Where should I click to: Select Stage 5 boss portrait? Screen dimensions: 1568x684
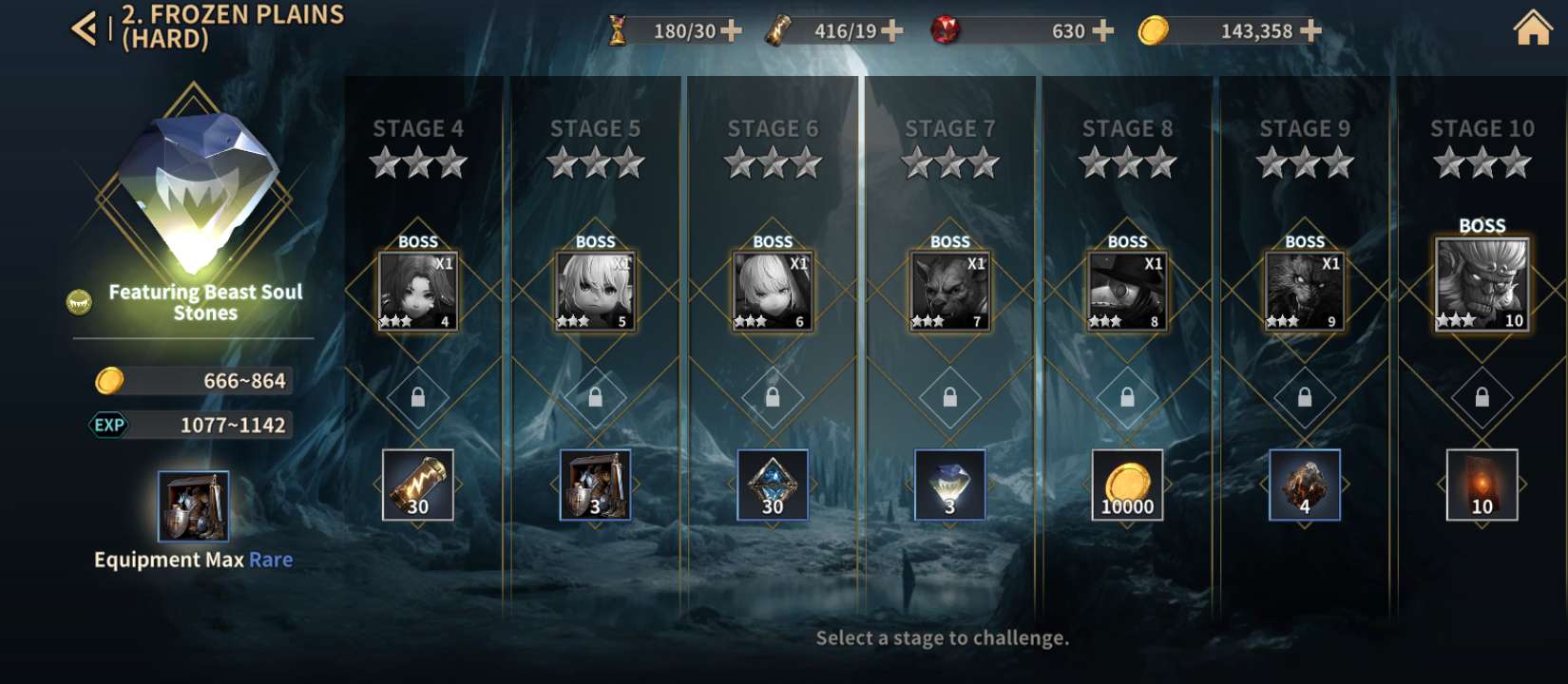[x=595, y=291]
